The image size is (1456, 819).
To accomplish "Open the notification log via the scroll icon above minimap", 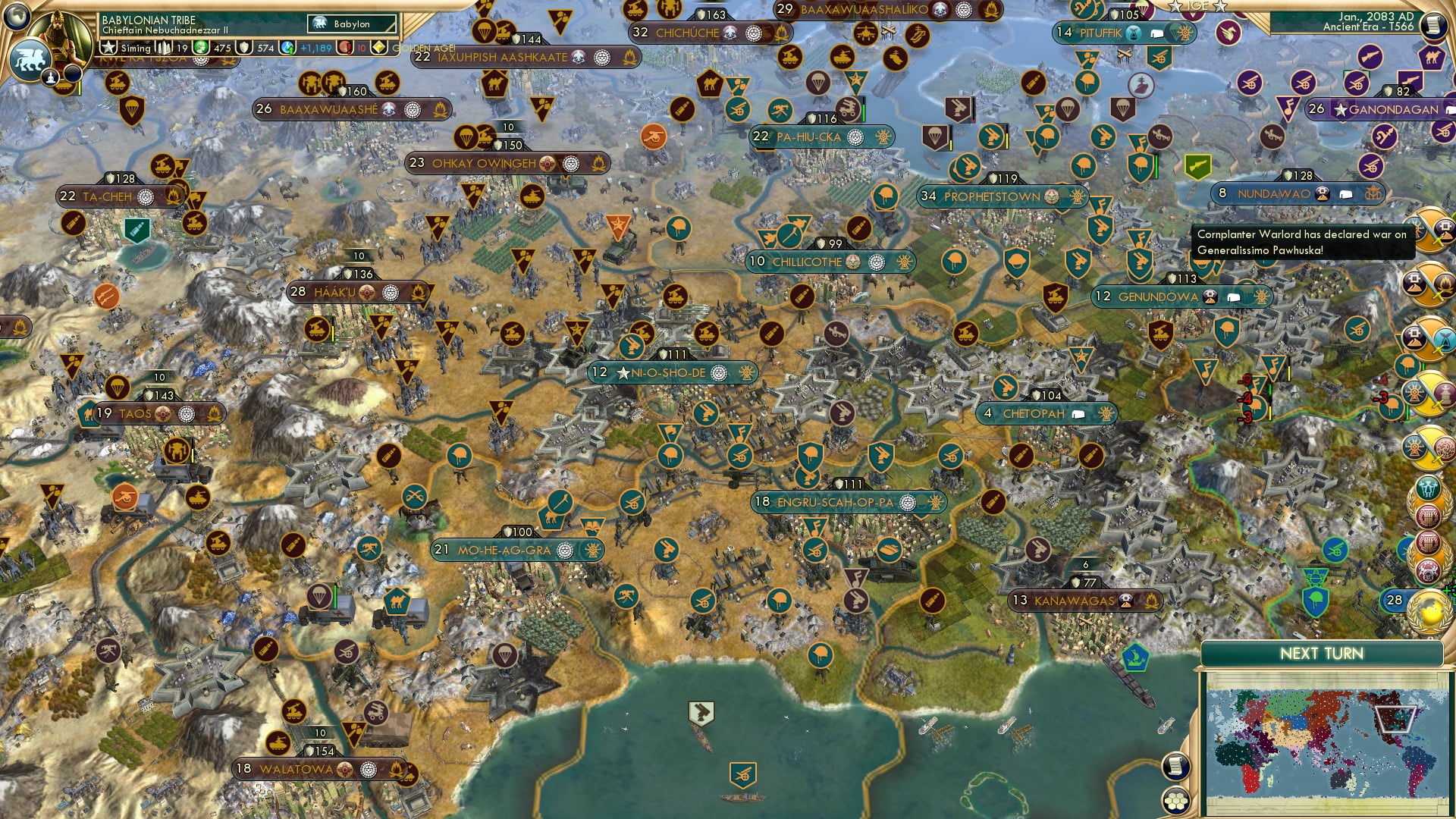I will tap(1178, 766).
